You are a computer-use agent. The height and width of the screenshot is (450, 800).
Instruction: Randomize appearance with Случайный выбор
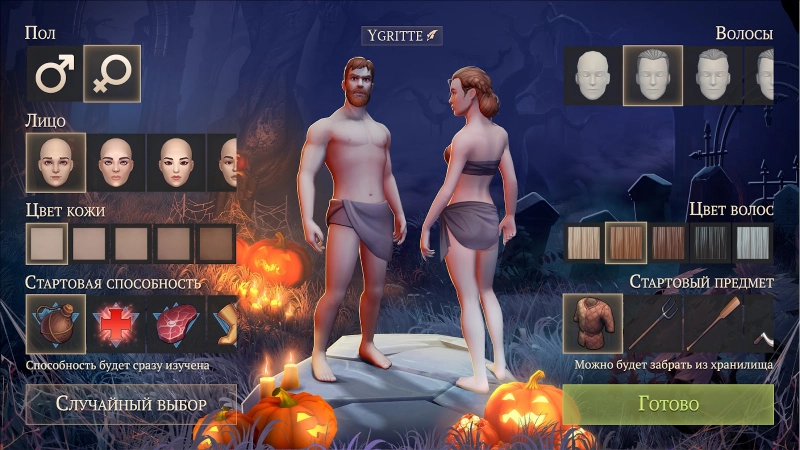pyautogui.click(x=131, y=404)
